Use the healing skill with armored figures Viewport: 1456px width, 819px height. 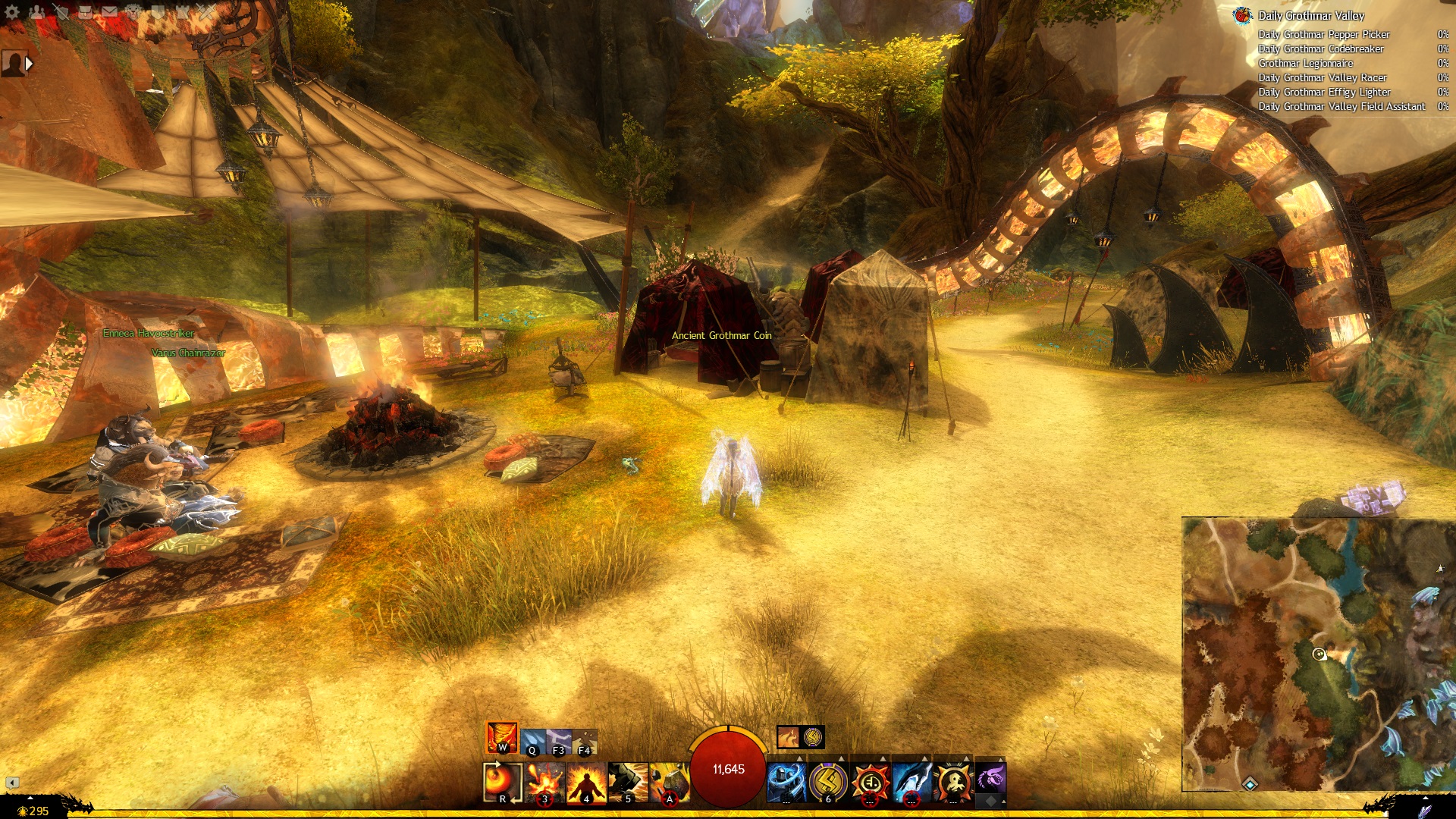pyautogui.click(x=786, y=782)
